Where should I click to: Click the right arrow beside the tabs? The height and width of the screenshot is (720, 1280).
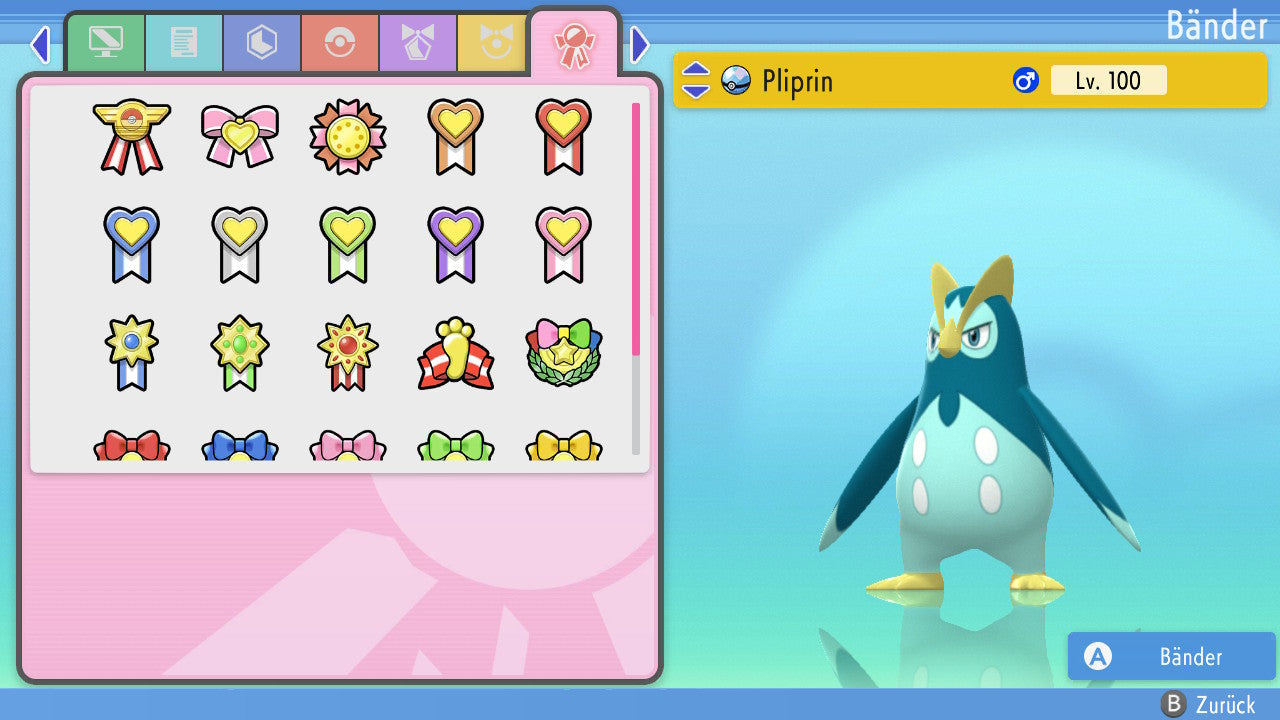pyautogui.click(x=640, y=44)
